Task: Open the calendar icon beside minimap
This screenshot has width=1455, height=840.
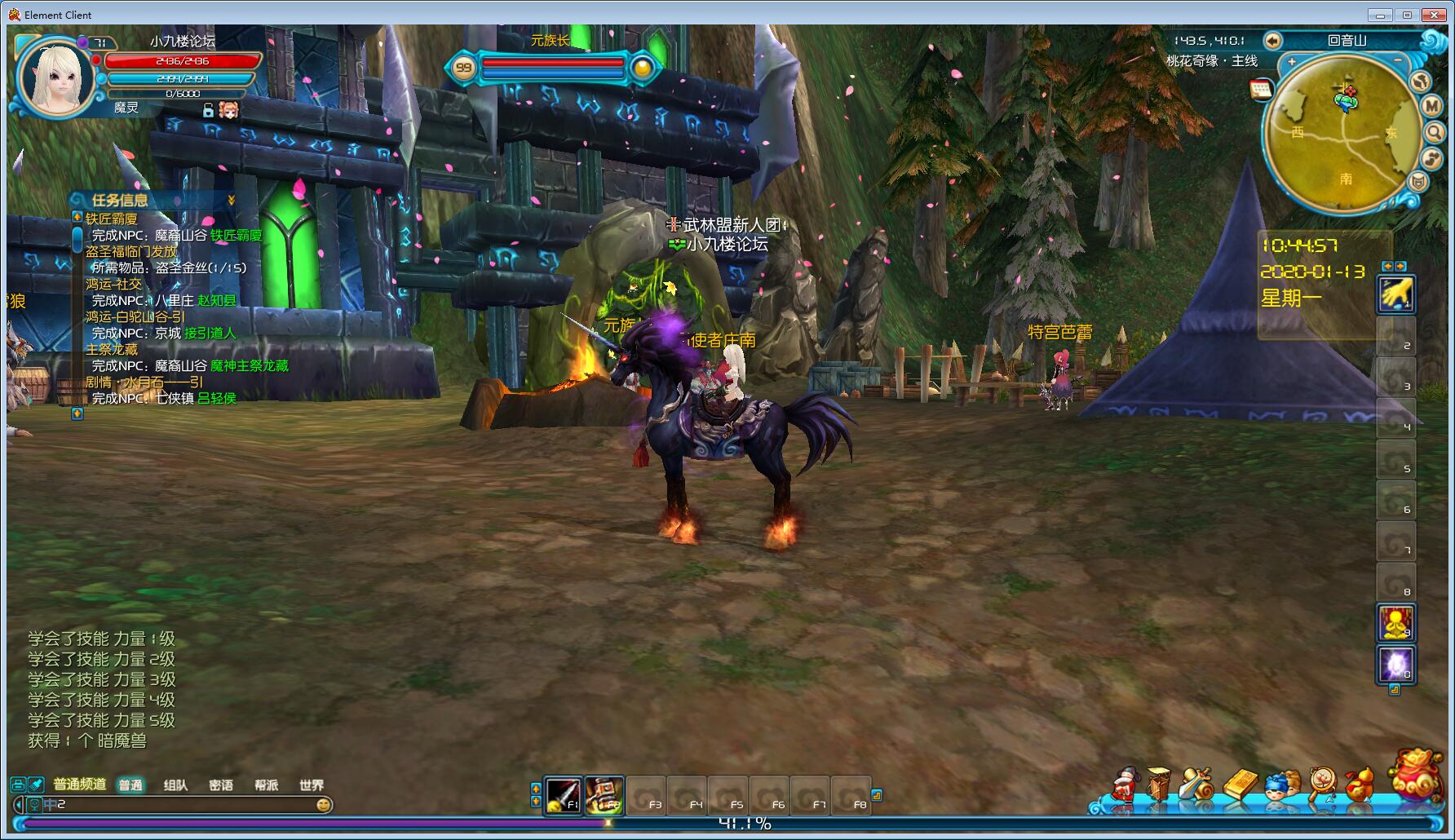Action: (1261, 89)
